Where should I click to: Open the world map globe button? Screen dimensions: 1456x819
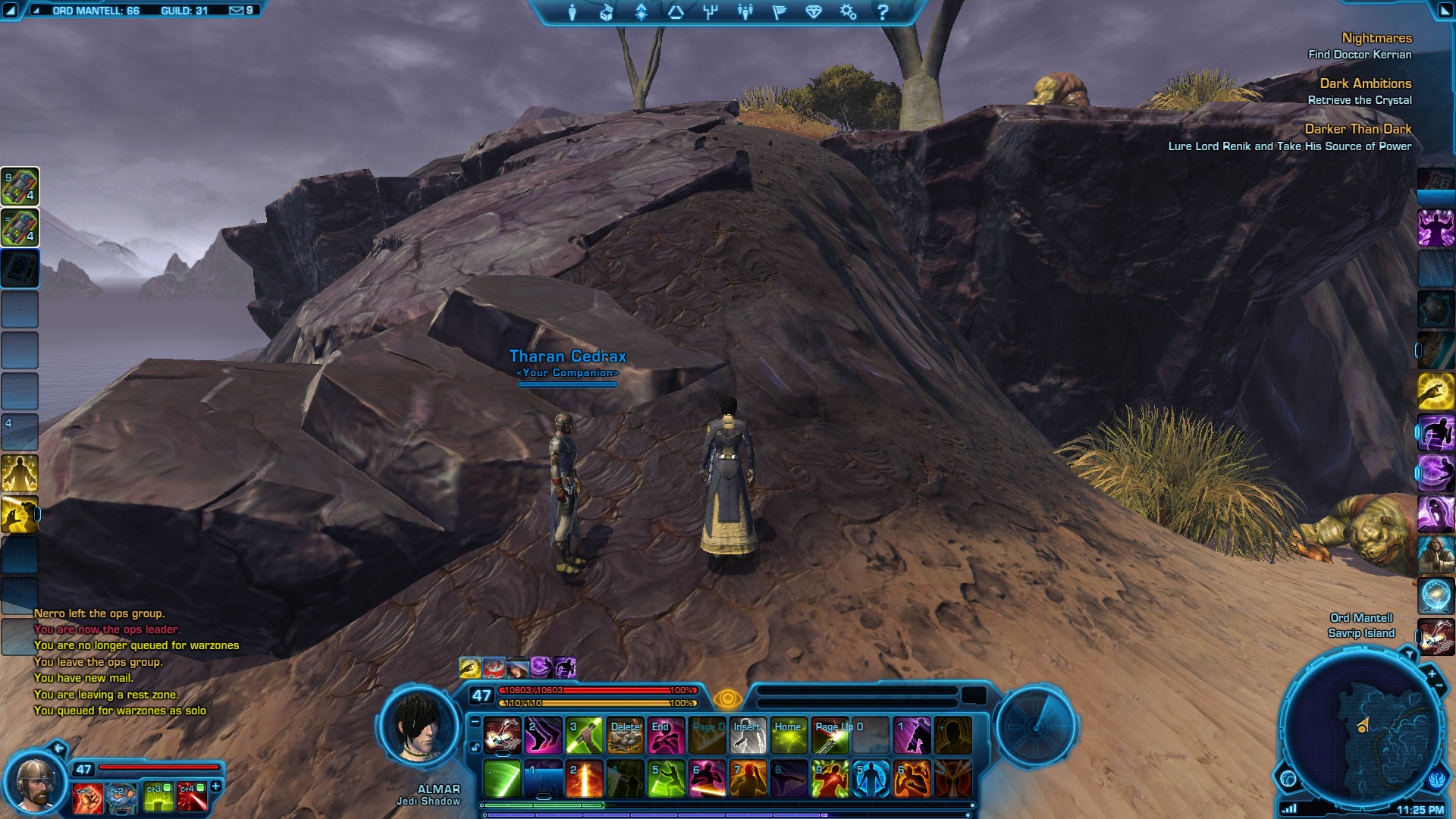[x=1288, y=778]
